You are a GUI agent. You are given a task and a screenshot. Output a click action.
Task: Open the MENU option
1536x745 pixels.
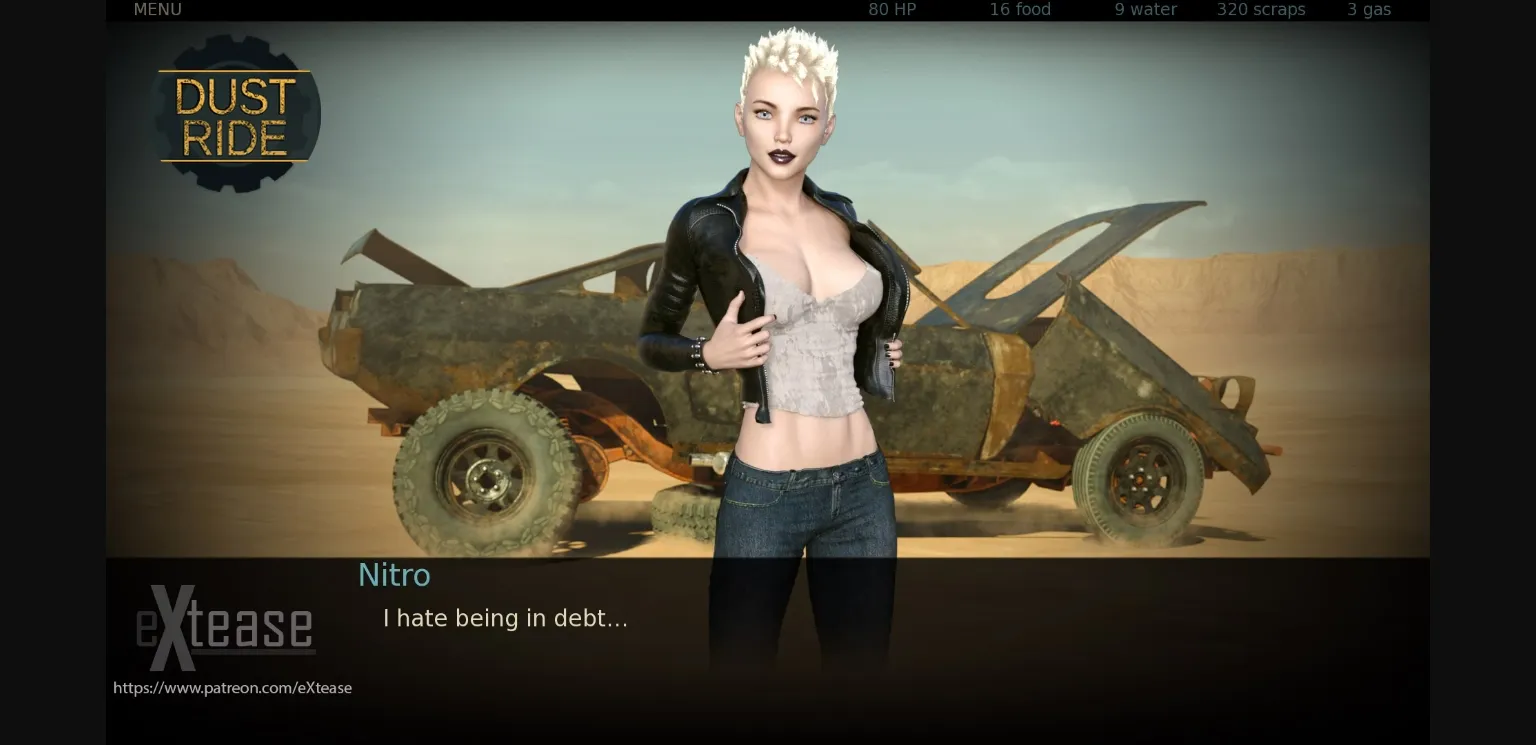click(156, 10)
